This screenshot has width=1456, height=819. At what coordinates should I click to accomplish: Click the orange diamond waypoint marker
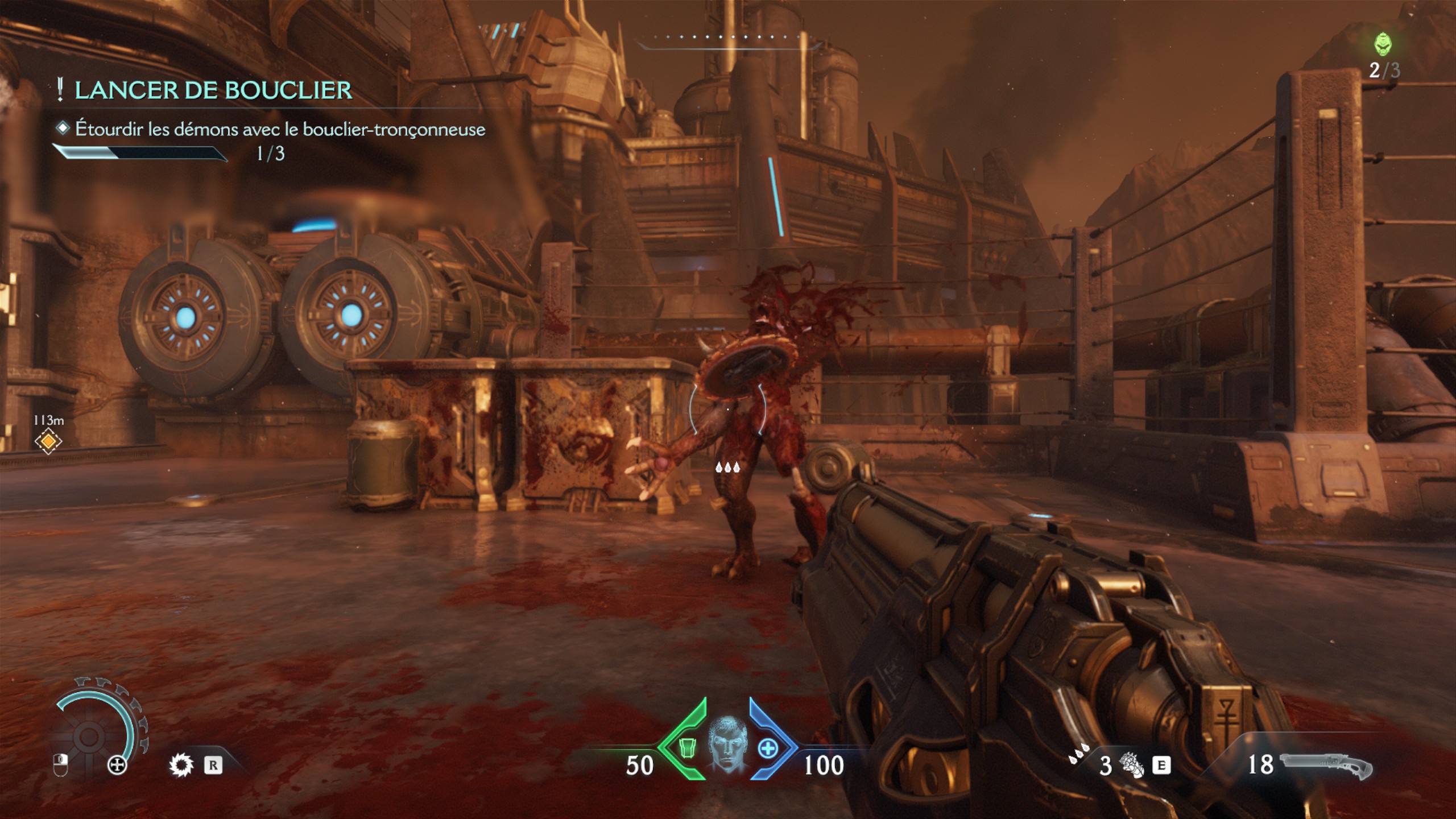(x=48, y=441)
